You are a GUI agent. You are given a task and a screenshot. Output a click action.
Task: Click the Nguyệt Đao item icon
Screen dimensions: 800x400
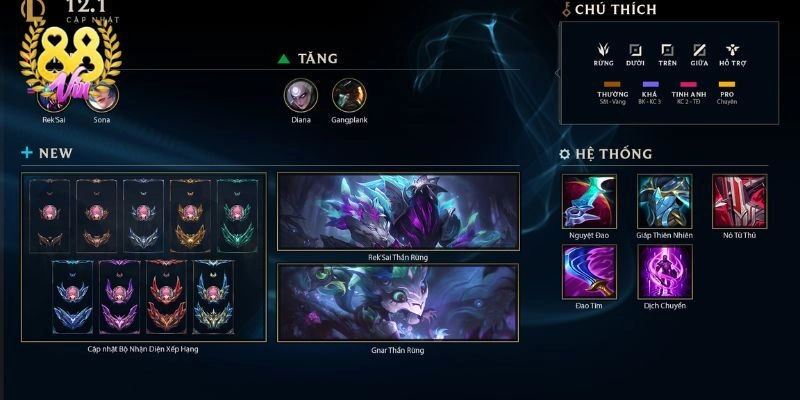(x=586, y=201)
